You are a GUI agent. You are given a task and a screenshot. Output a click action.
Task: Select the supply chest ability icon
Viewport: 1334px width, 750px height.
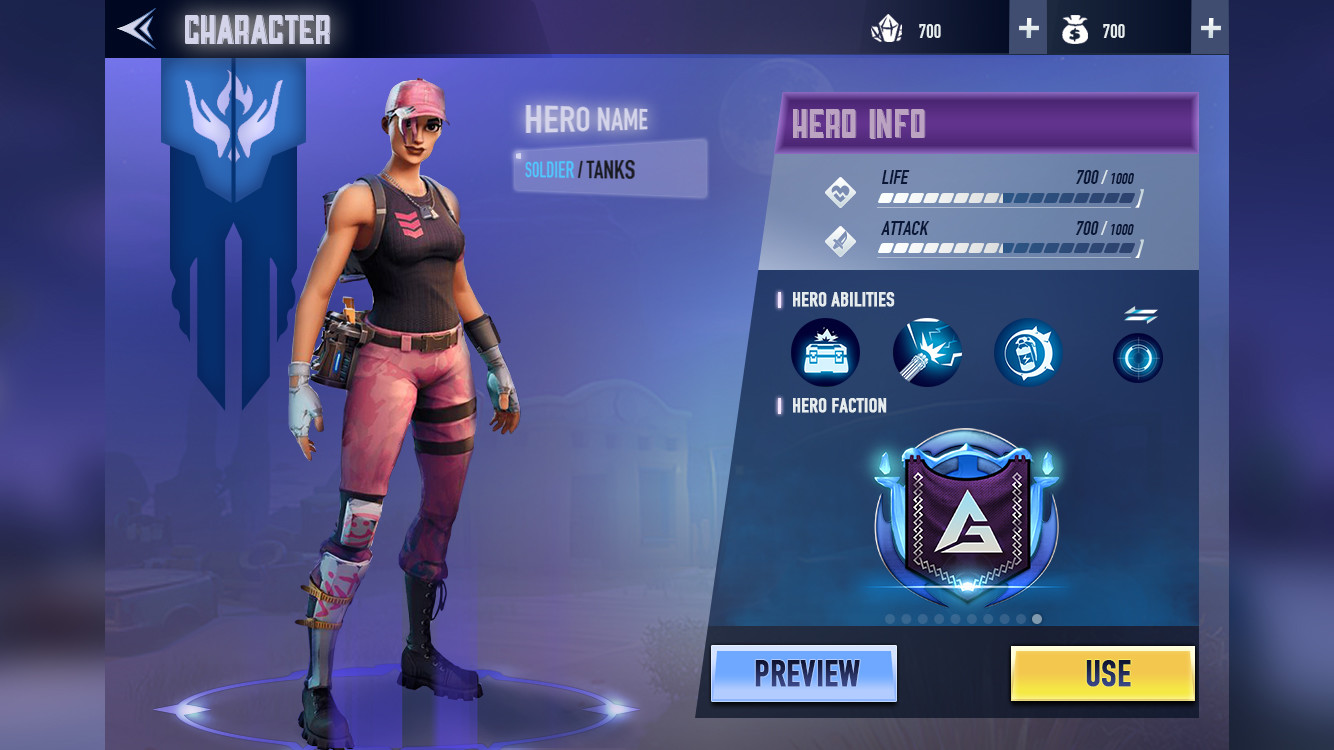(825, 353)
